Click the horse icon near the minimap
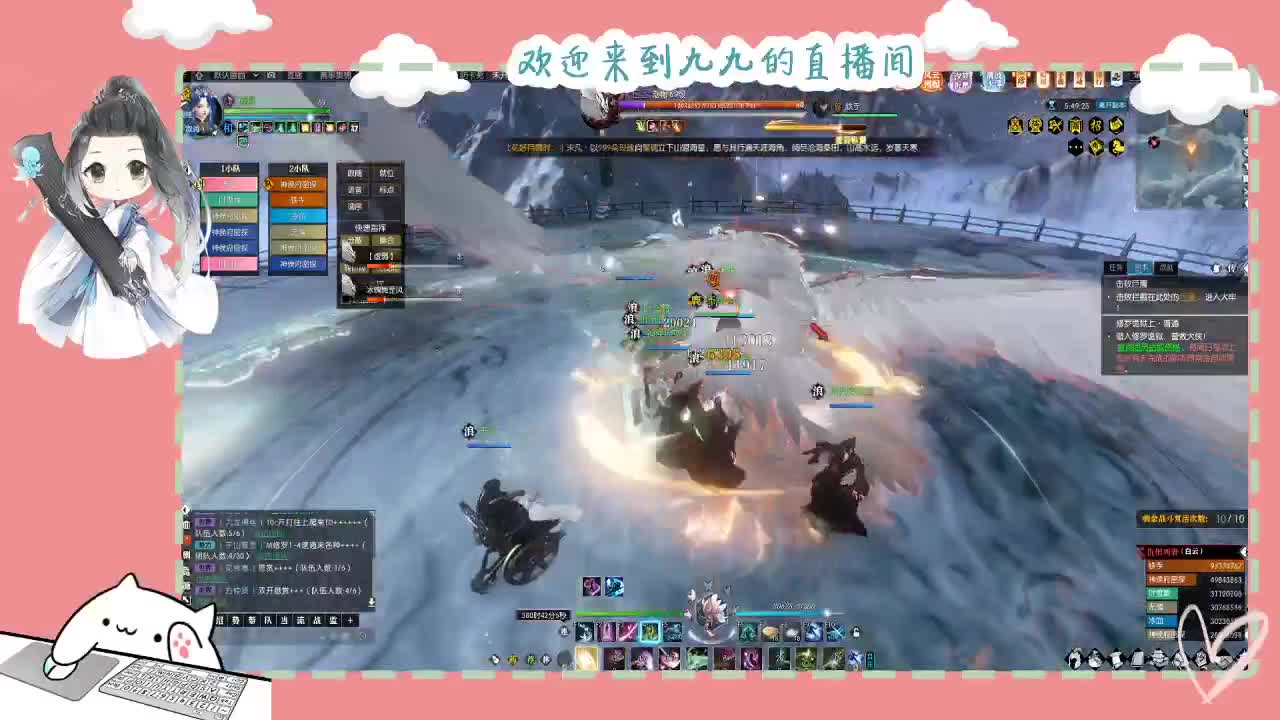The width and height of the screenshot is (1280, 720). 1118,148
